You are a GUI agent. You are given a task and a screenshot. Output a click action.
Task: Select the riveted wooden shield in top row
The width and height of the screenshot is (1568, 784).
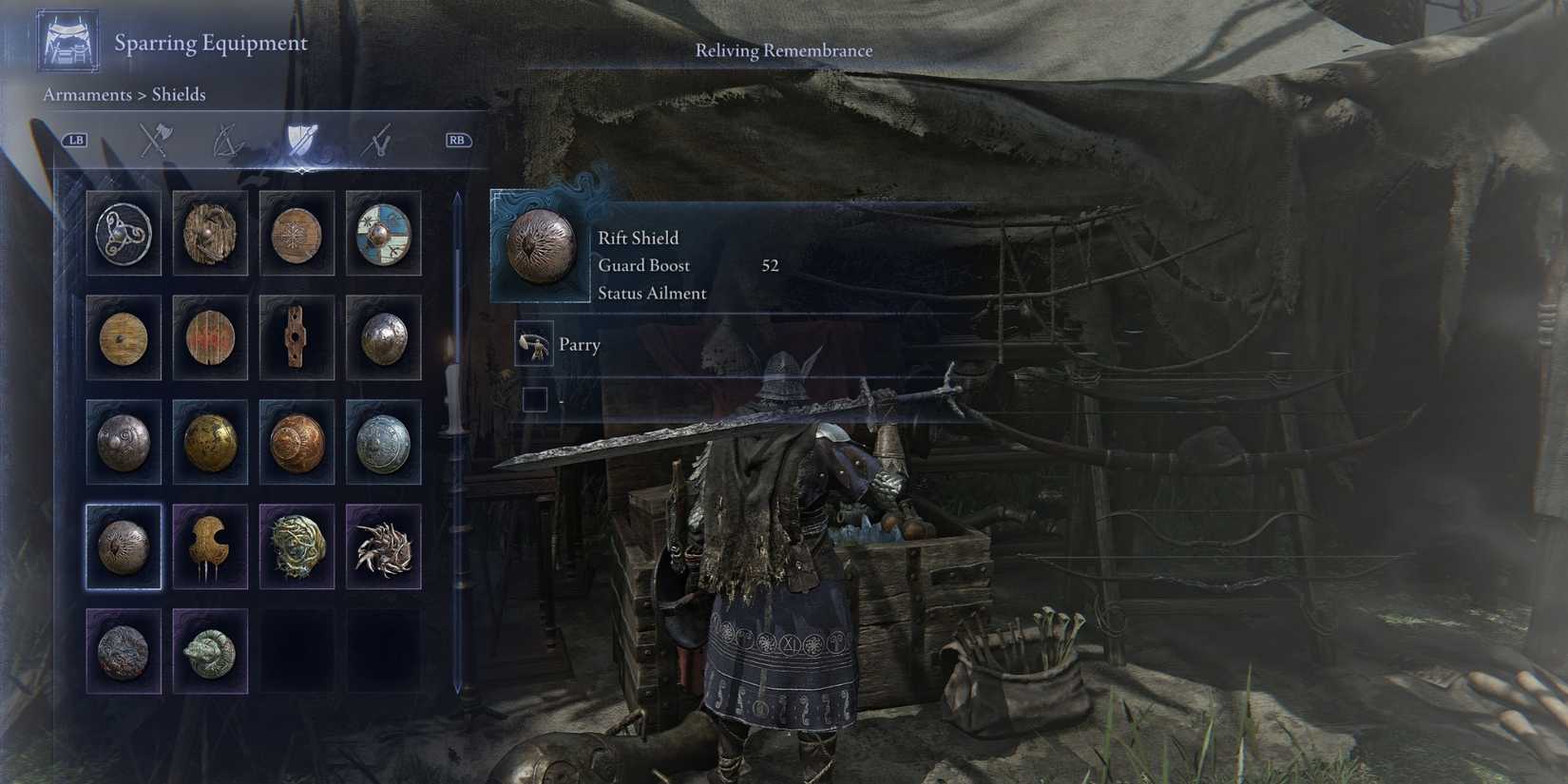point(210,234)
